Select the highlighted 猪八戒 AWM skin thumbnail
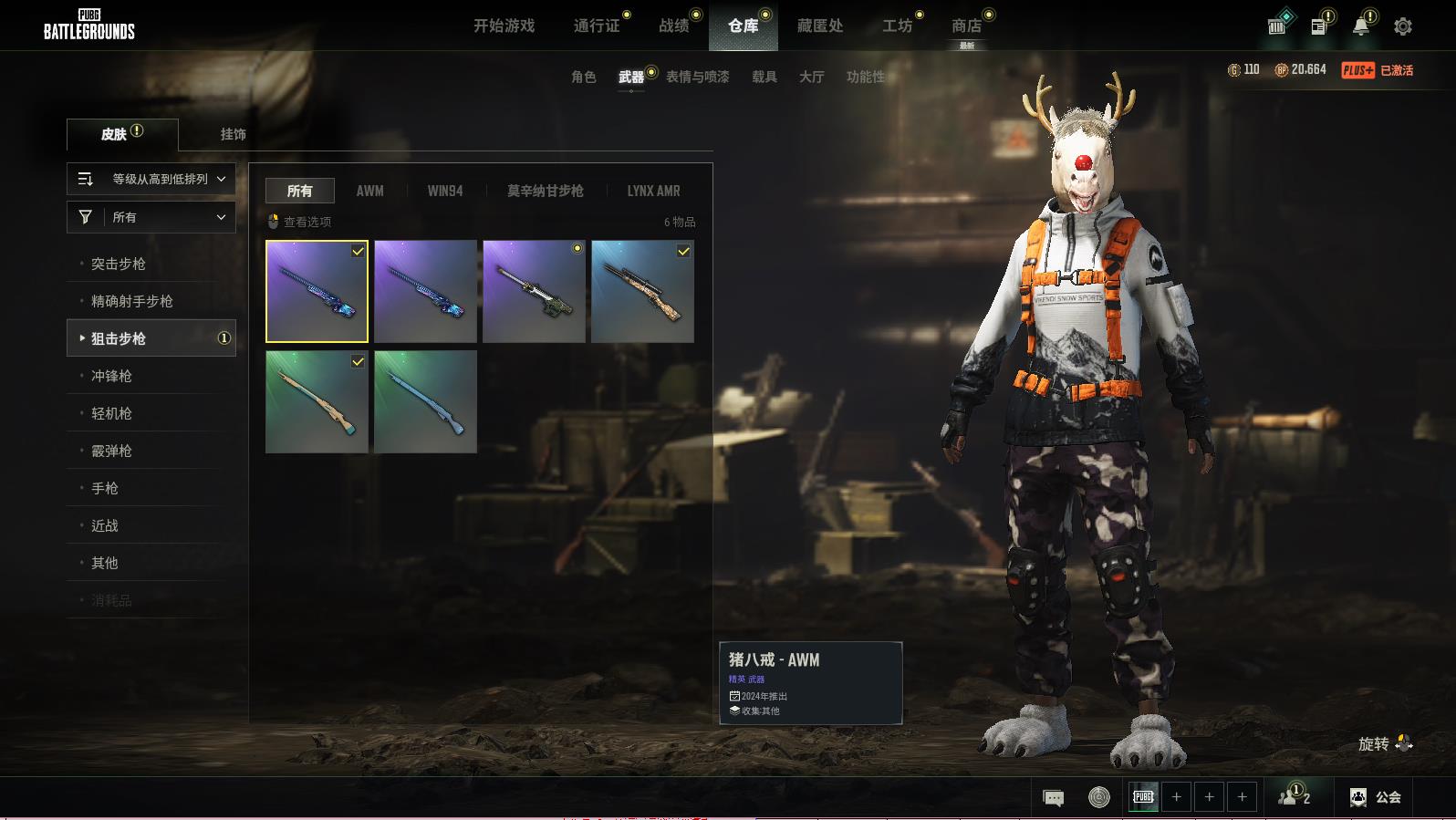This screenshot has height=820, width=1456. point(317,291)
